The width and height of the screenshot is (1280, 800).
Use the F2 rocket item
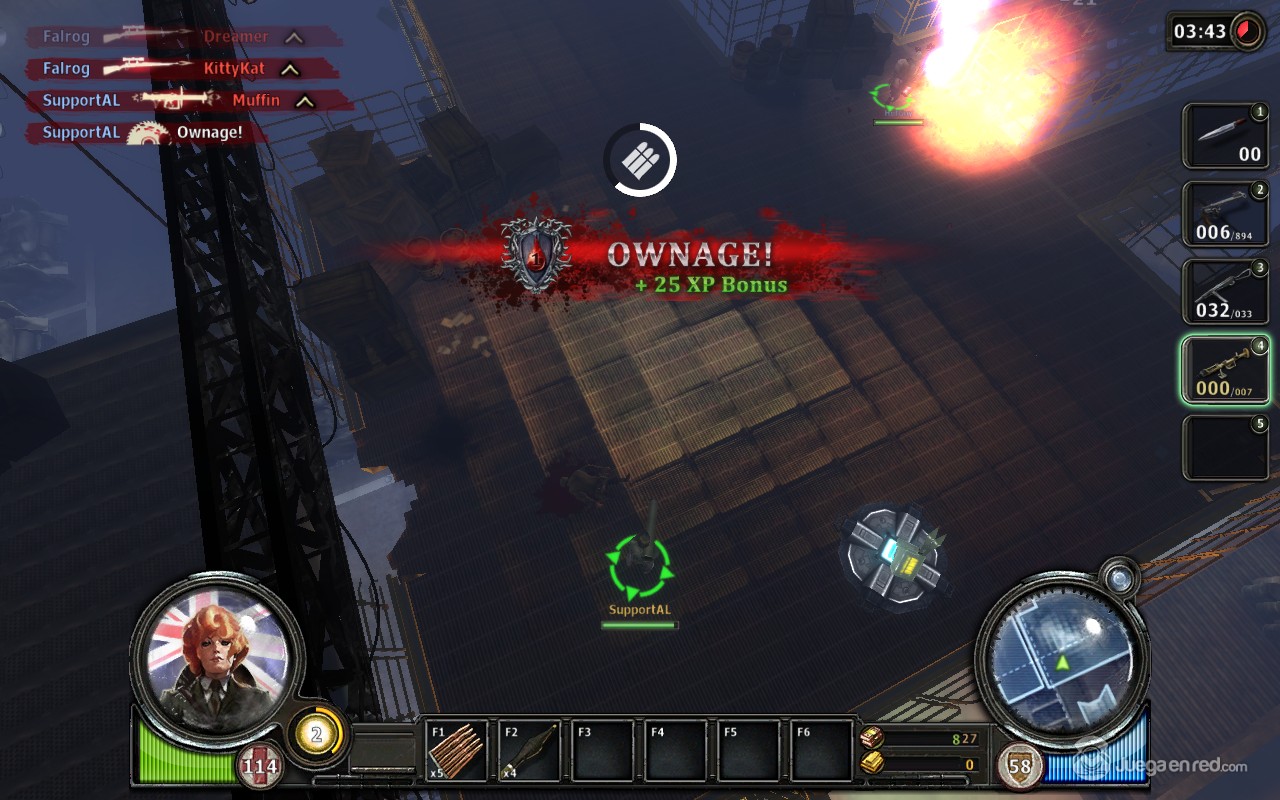[529, 750]
